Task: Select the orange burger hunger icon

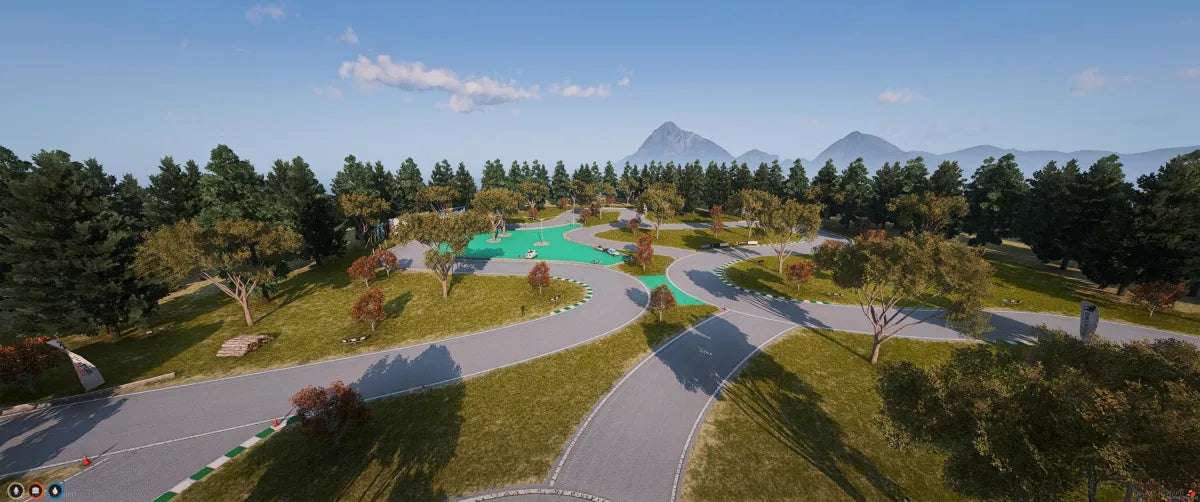Action: tap(36, 490)
